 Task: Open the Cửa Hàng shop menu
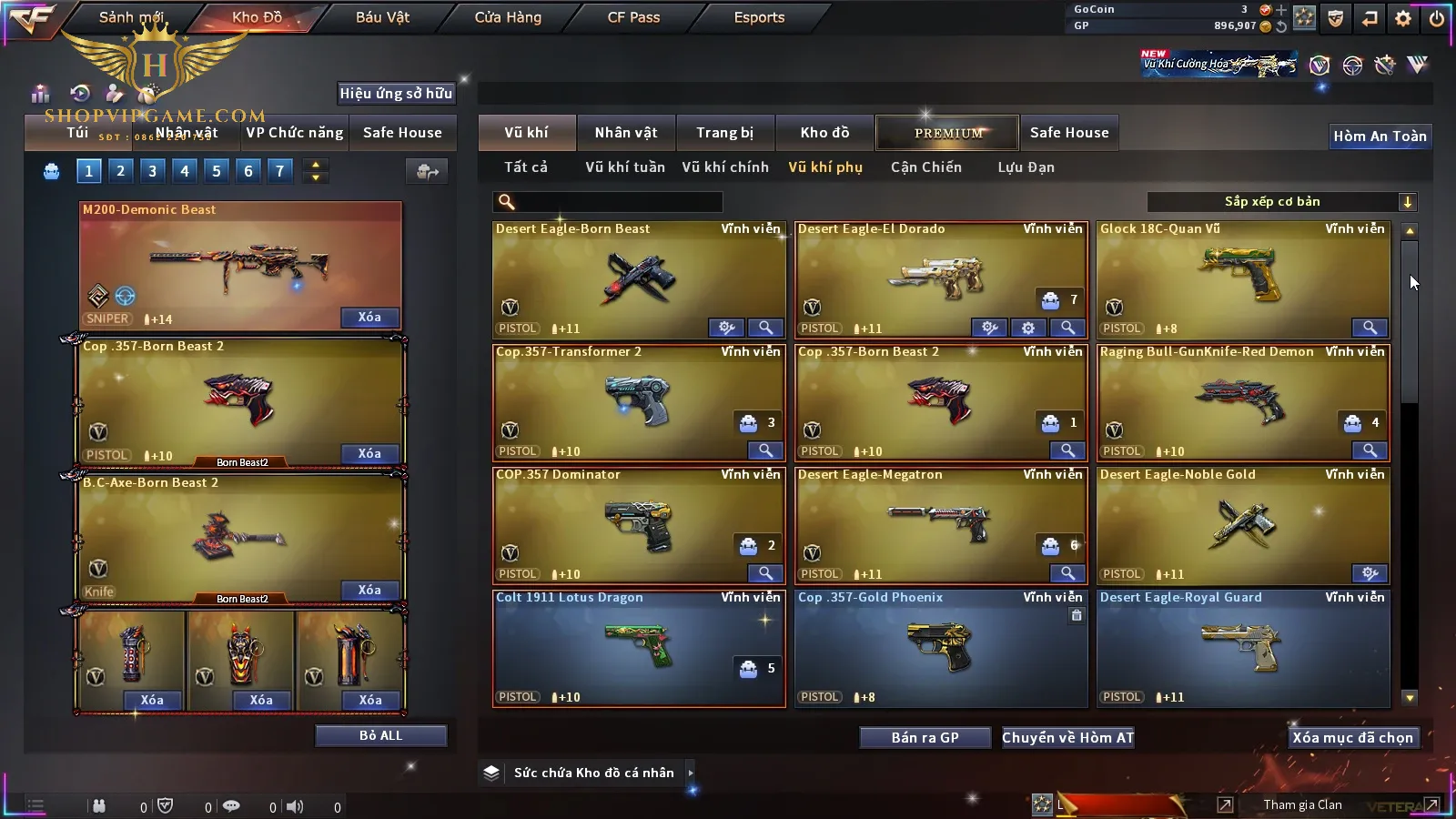click(508, 17)
